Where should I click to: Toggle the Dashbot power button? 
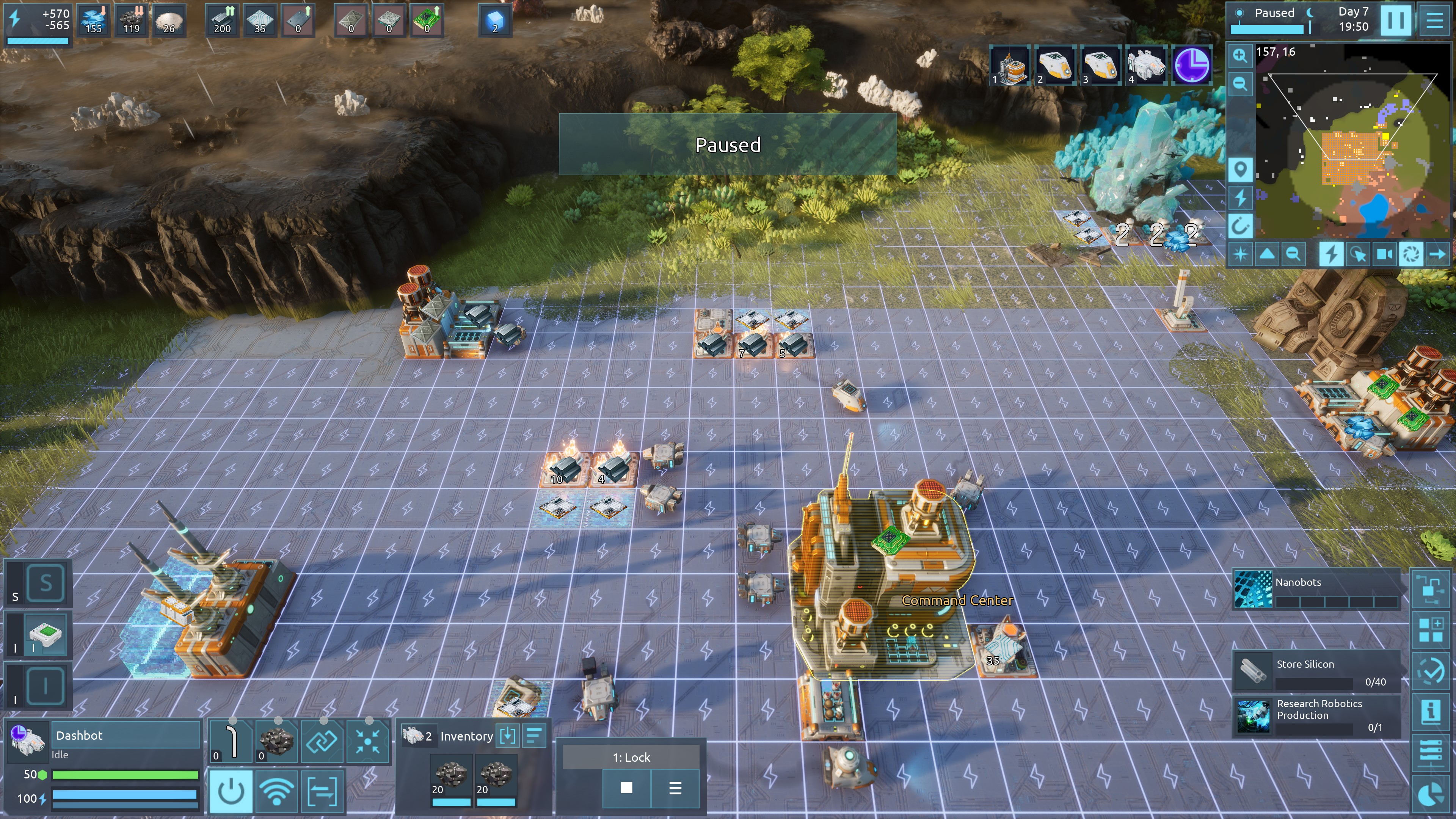231,791
